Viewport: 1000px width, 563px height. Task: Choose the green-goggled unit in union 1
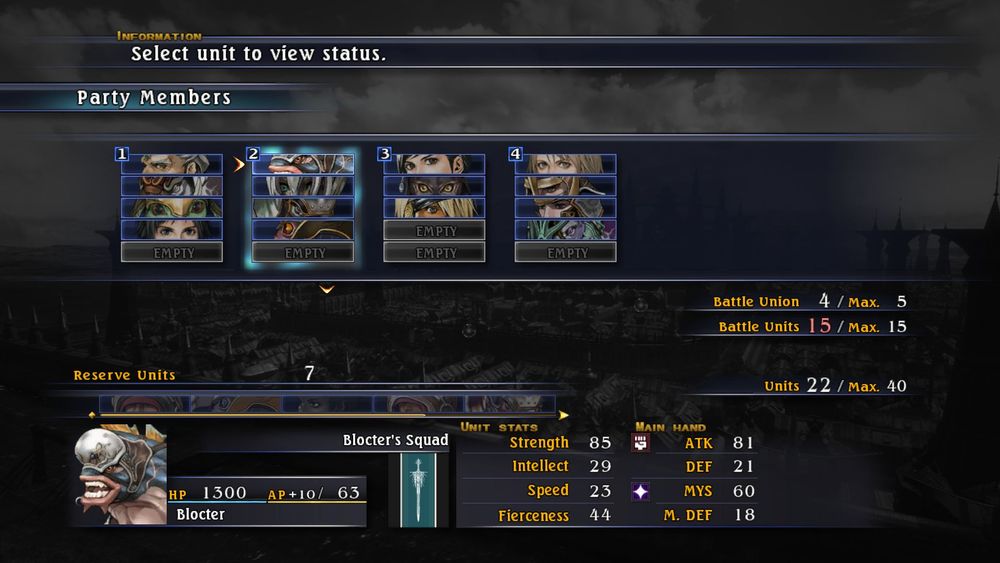pyautogui.click(x=172, y=208)
